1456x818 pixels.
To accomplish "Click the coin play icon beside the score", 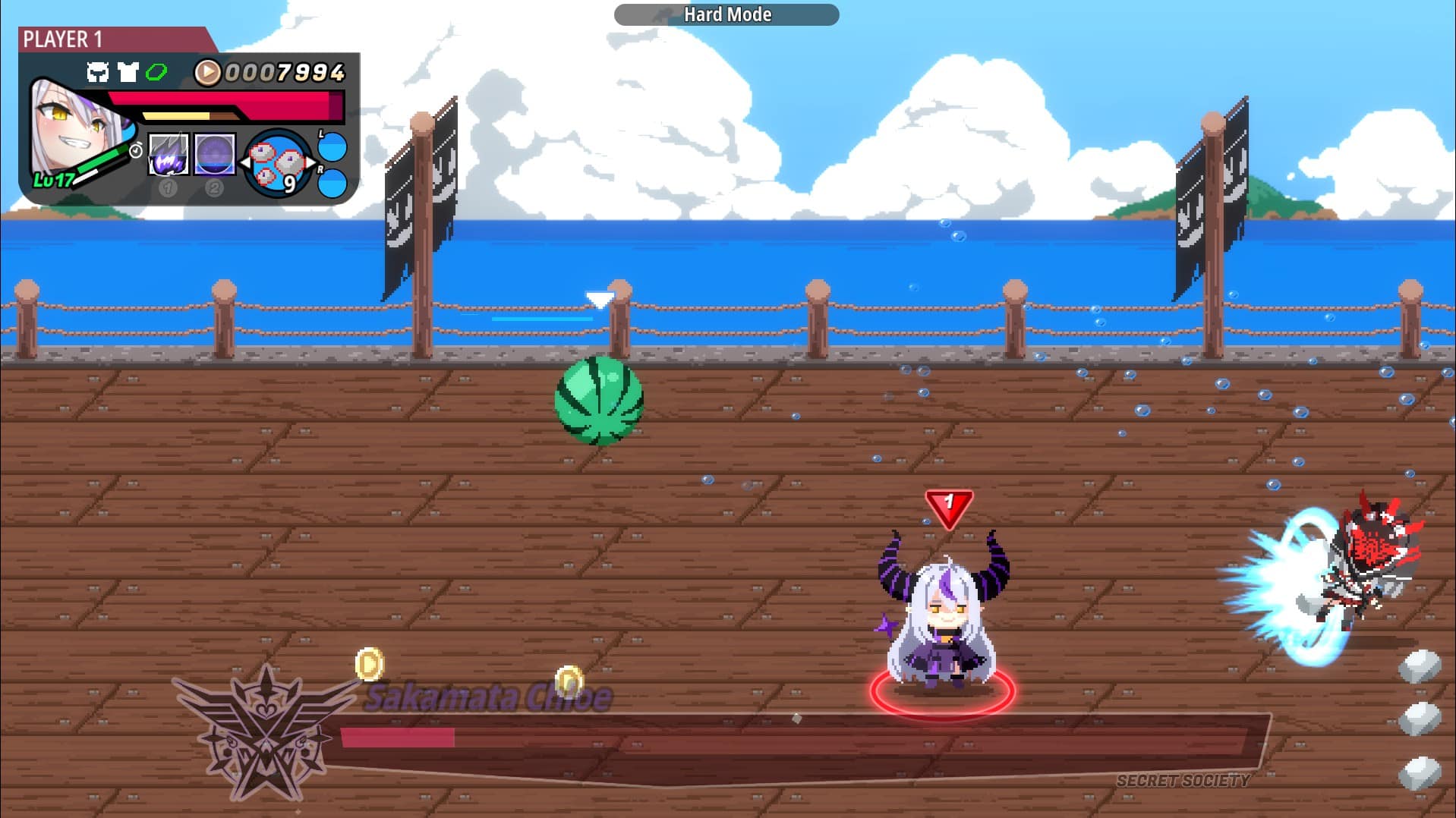I will (x=207, y=71).
